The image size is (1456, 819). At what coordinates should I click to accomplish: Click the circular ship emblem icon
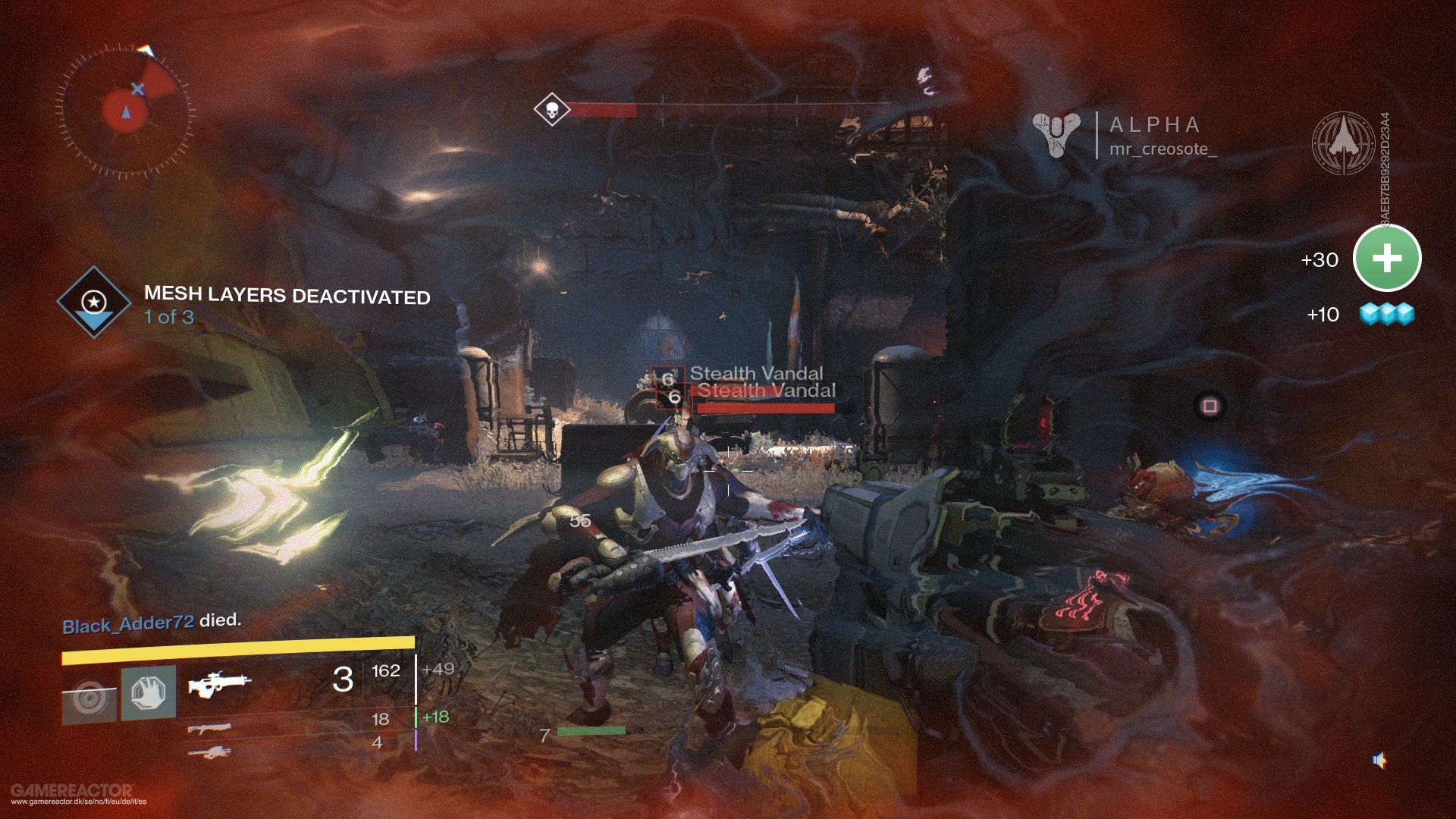point(1343,143)
